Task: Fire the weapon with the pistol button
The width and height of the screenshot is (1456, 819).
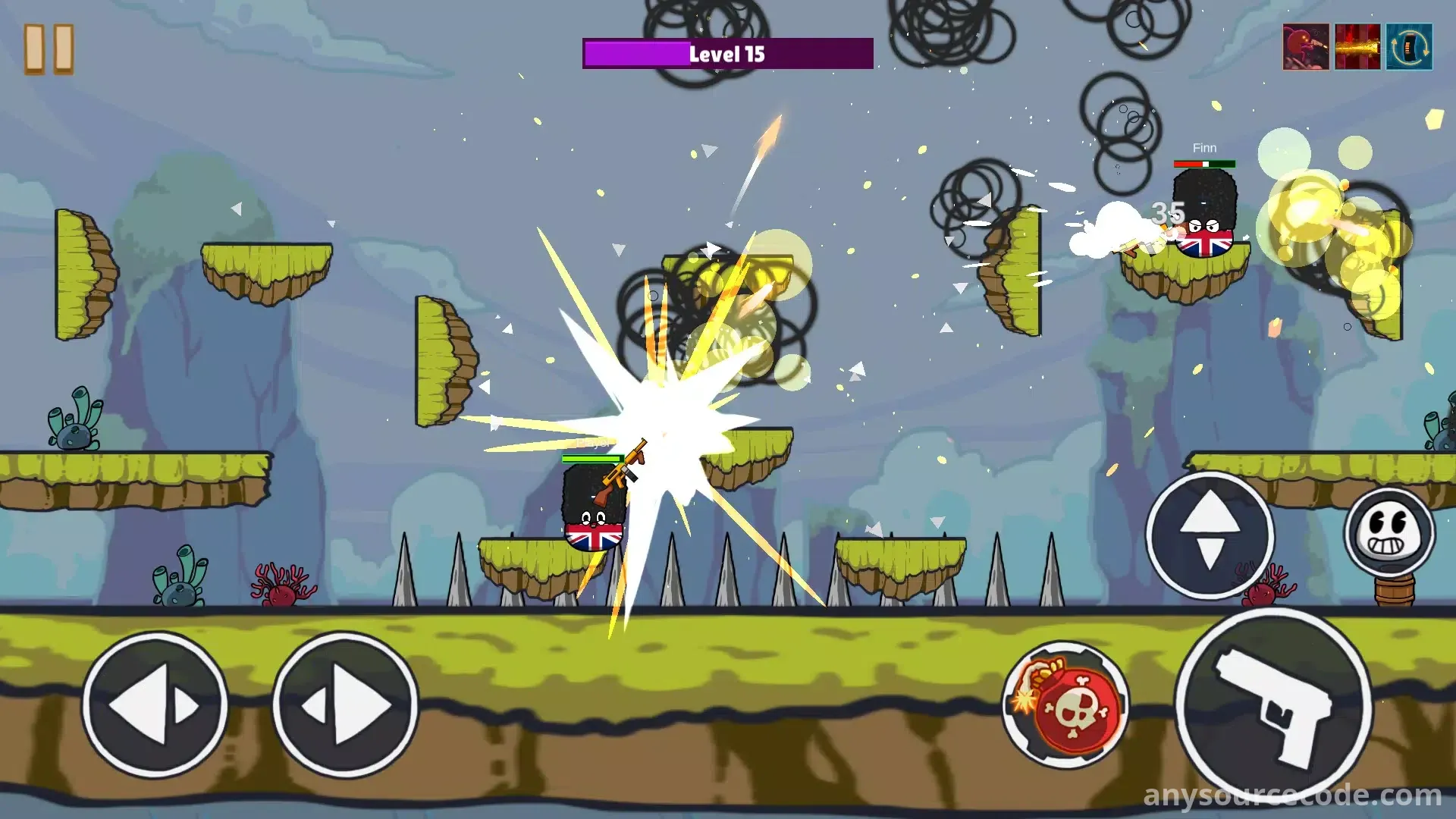Action: (x=1274, y=707)
